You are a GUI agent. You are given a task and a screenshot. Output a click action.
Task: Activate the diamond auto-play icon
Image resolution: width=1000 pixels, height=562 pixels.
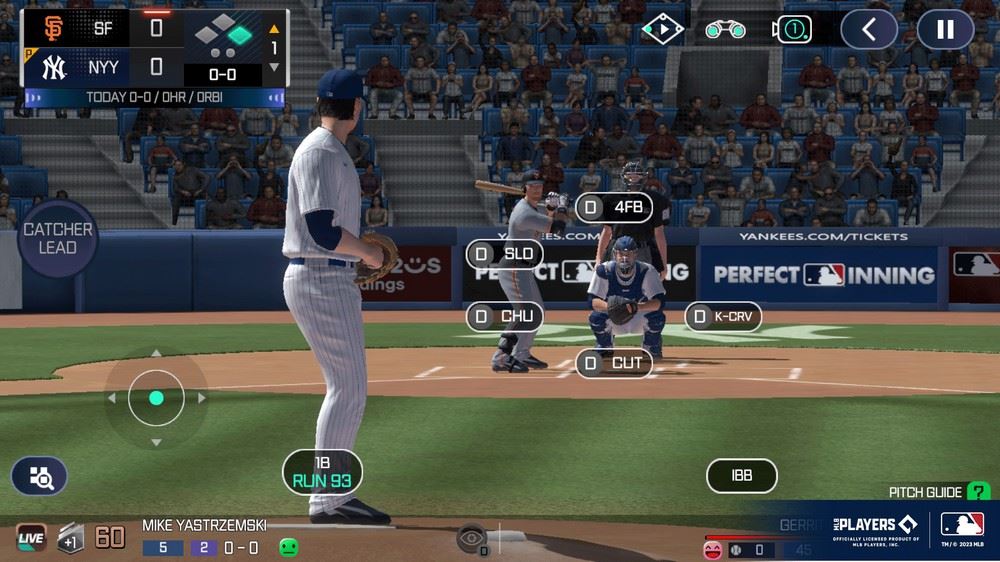tap(662, 29)
